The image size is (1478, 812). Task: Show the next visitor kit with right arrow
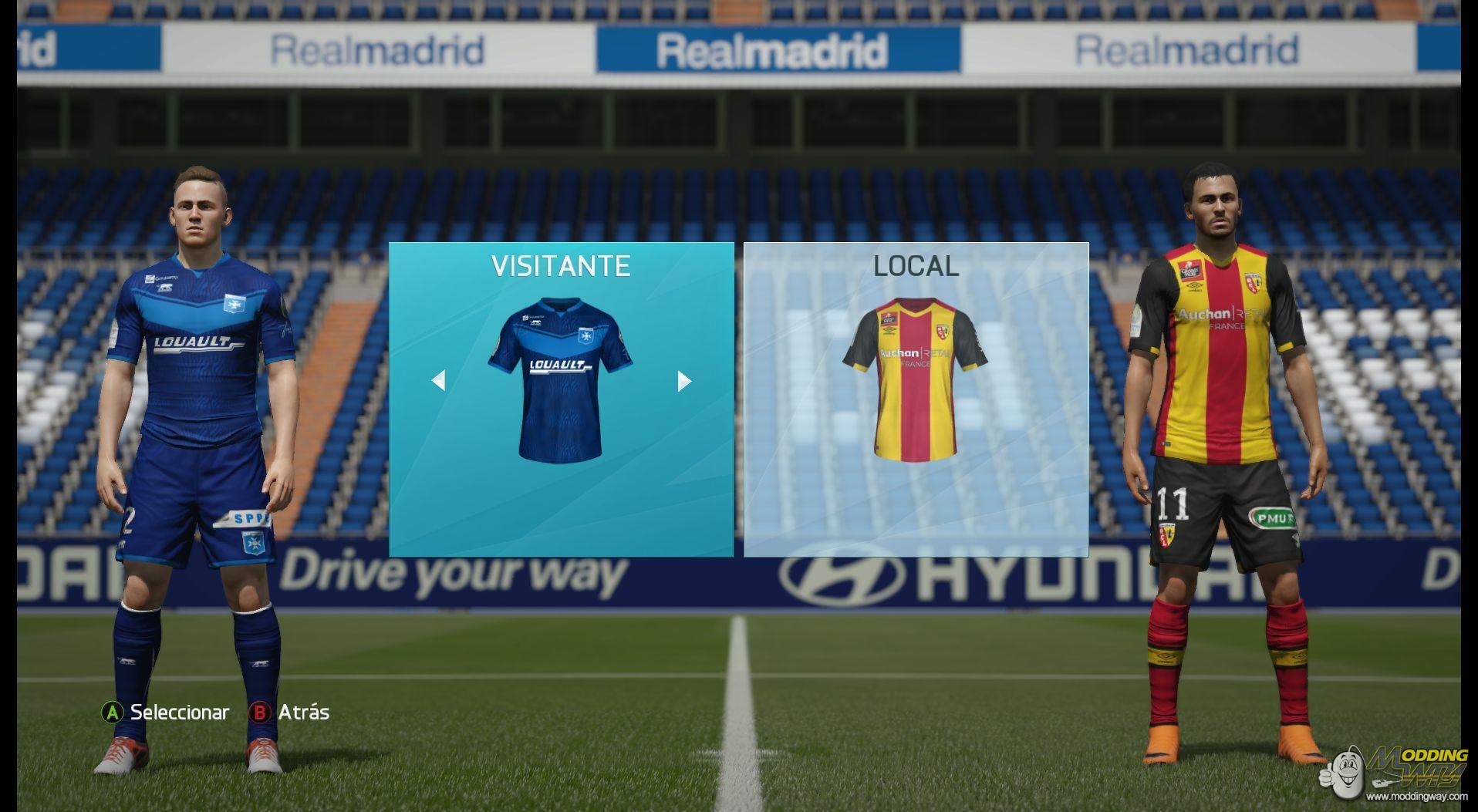[683, 381]
